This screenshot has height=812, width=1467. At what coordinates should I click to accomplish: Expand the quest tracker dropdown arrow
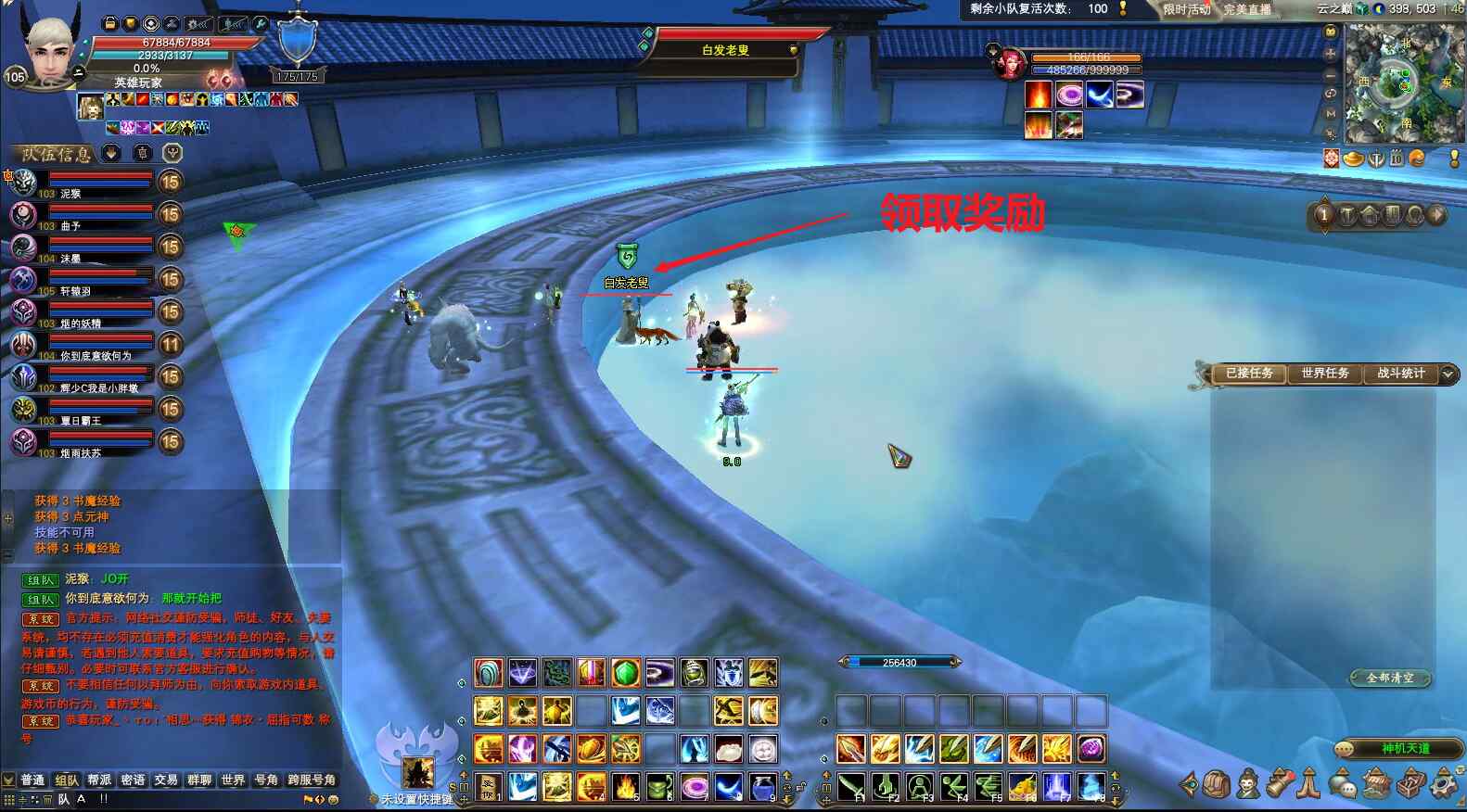tap(1448, 374)
